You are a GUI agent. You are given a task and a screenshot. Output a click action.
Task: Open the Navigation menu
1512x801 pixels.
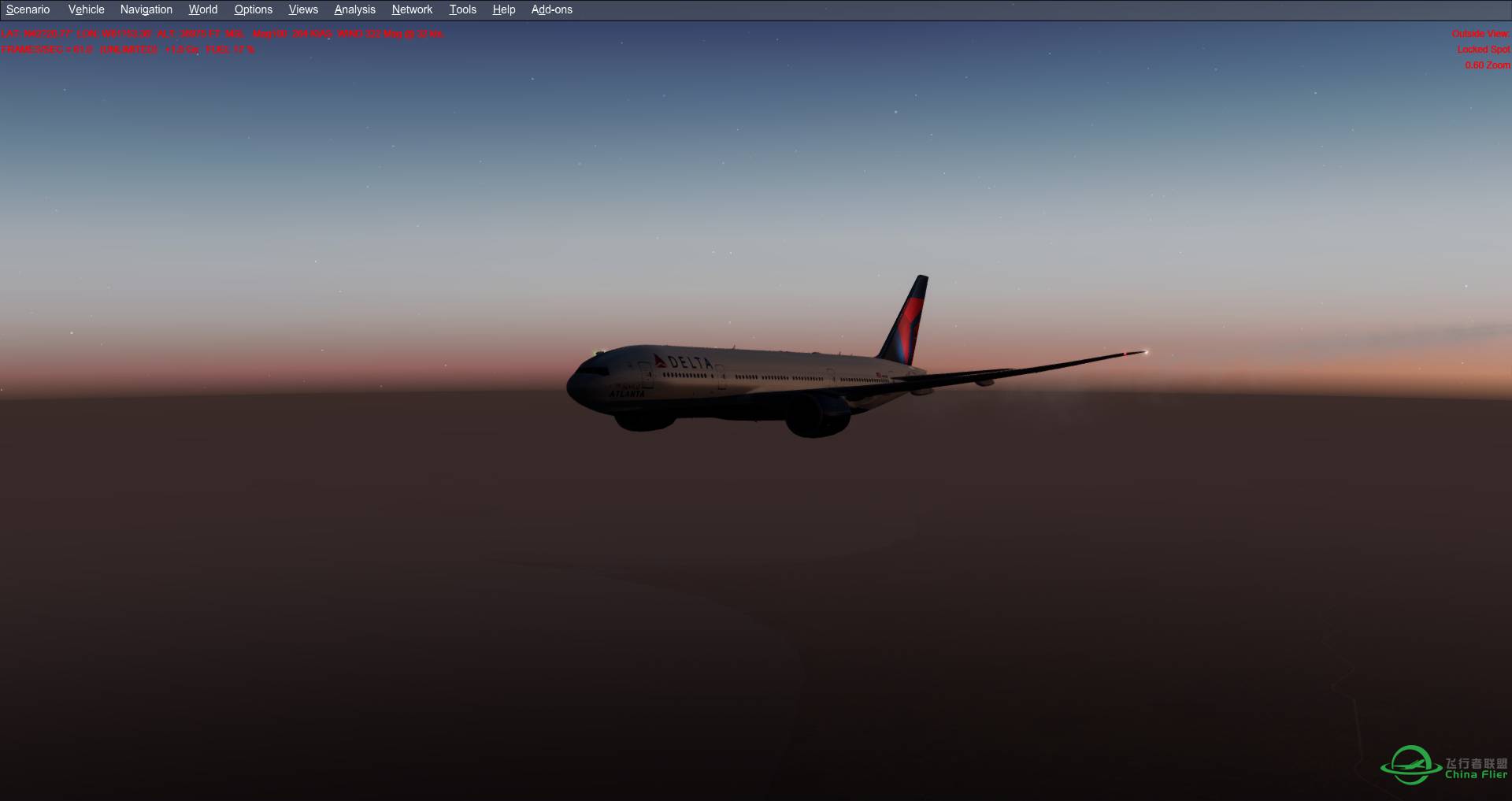pos(146,9)
